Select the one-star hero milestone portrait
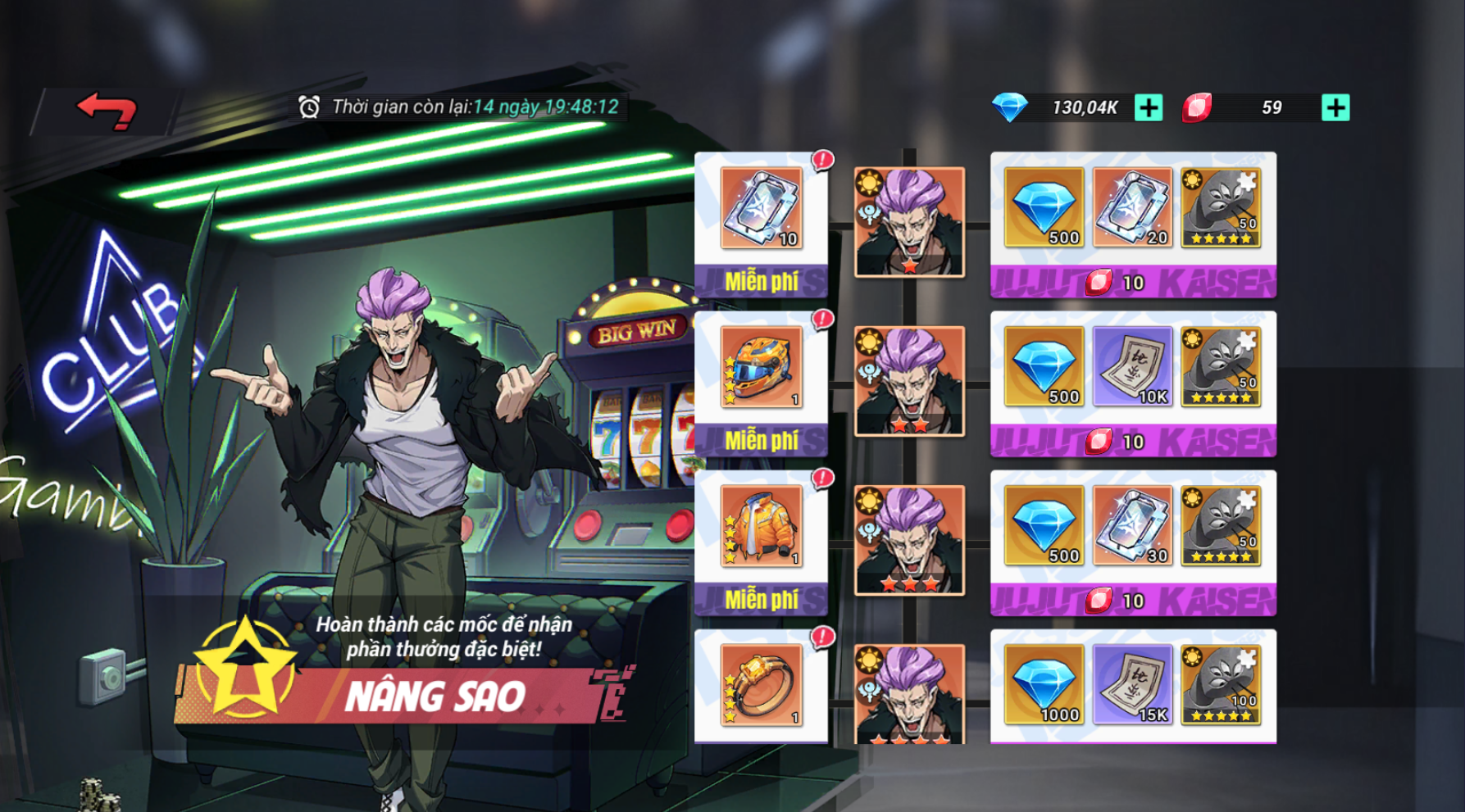1465x812 pixels. 909,222
